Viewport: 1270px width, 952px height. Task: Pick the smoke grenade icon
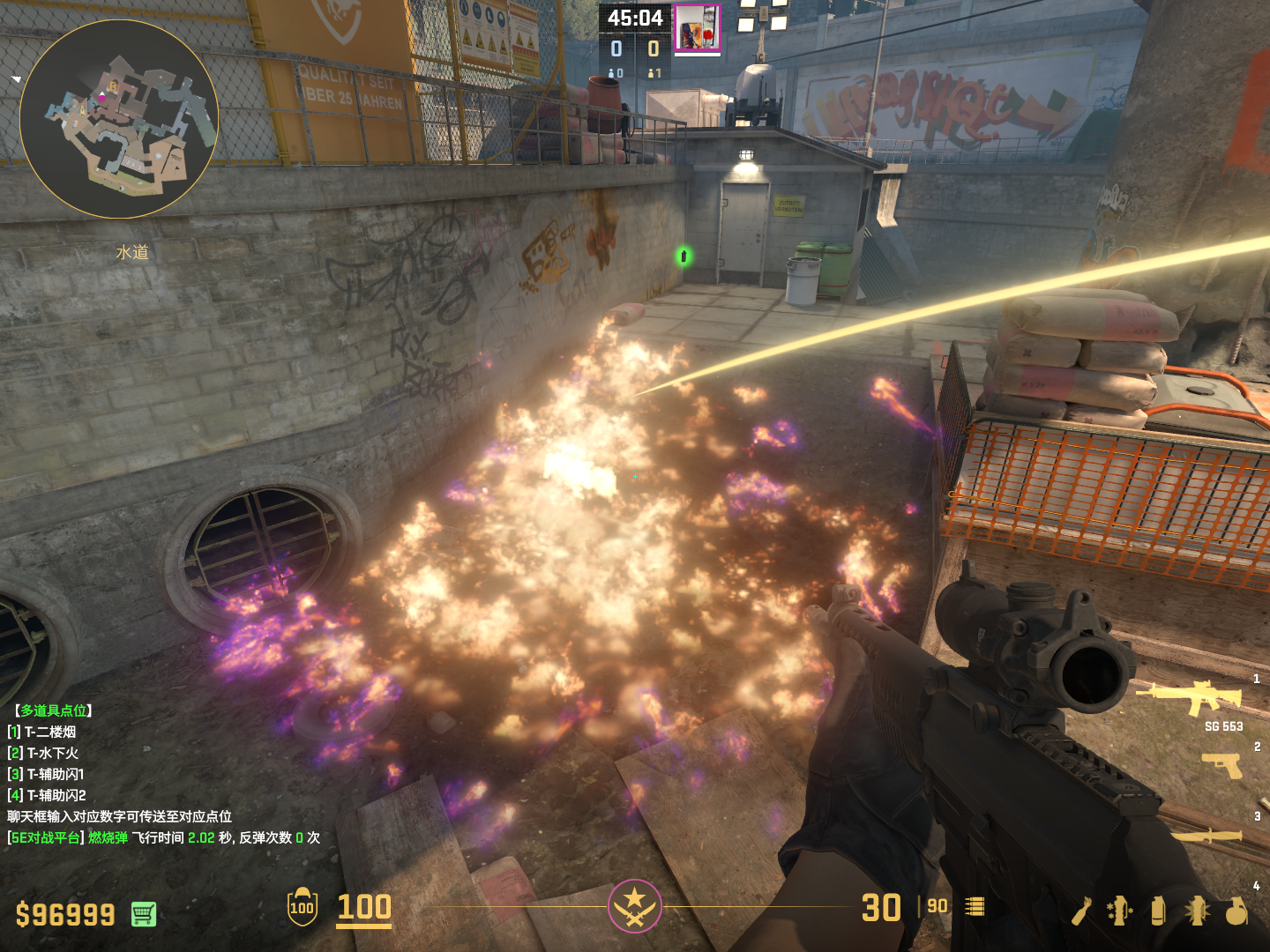click(x=1158, y=911)
